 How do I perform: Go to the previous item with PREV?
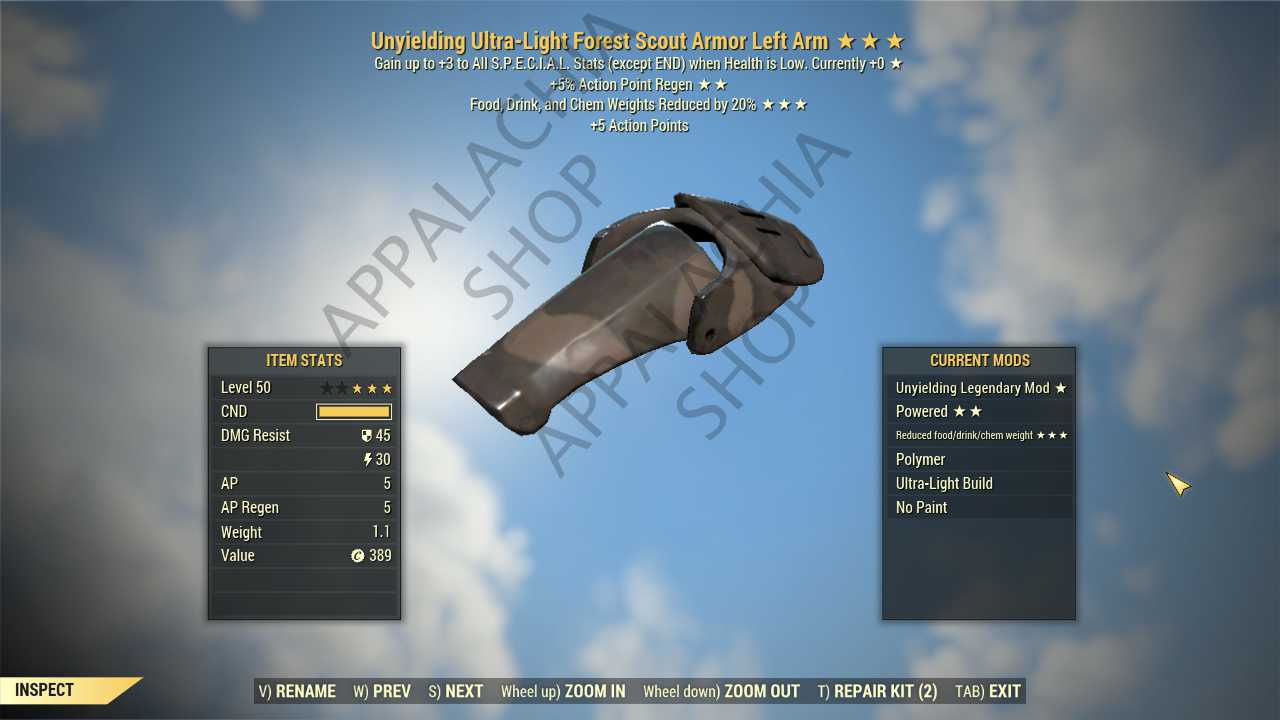point(382,691)
